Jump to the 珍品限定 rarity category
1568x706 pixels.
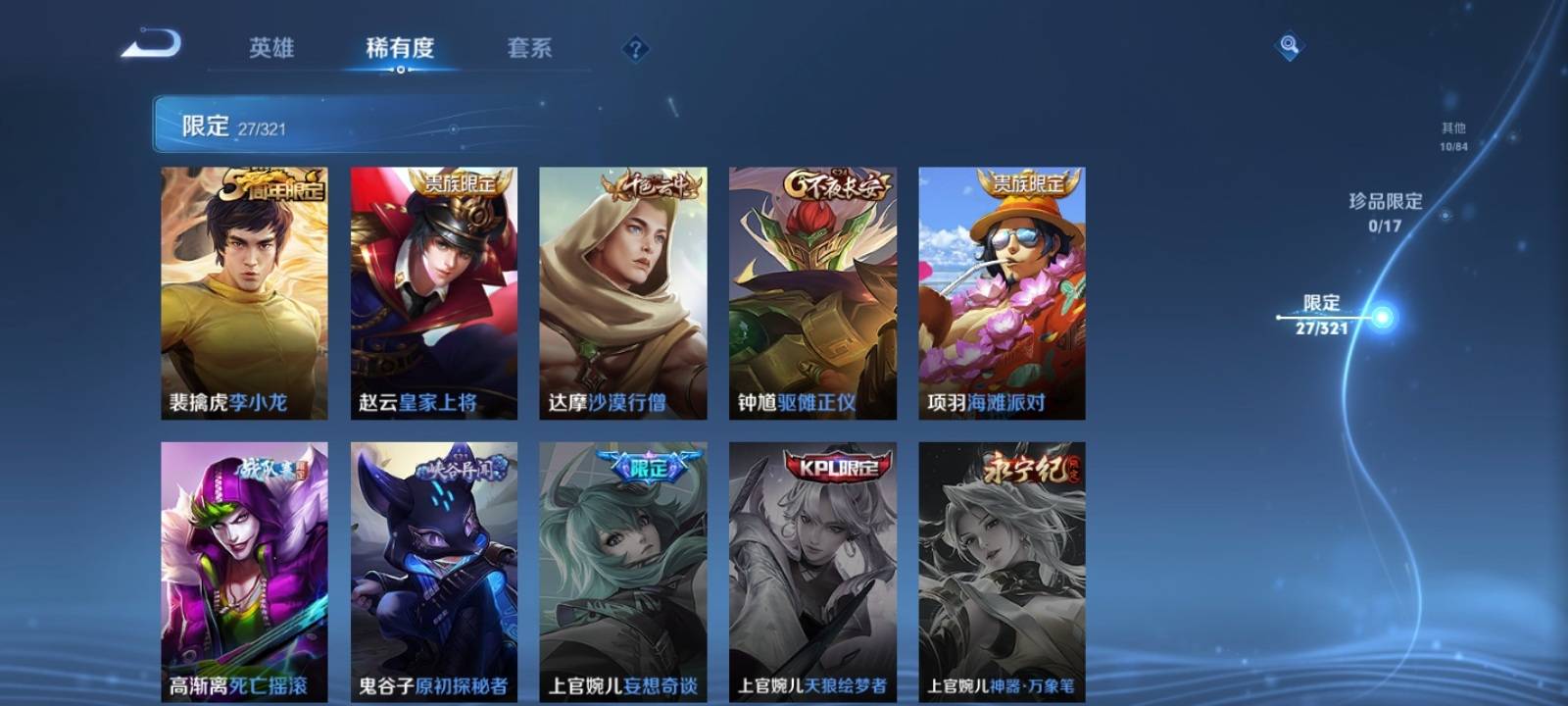[1385, 211]
